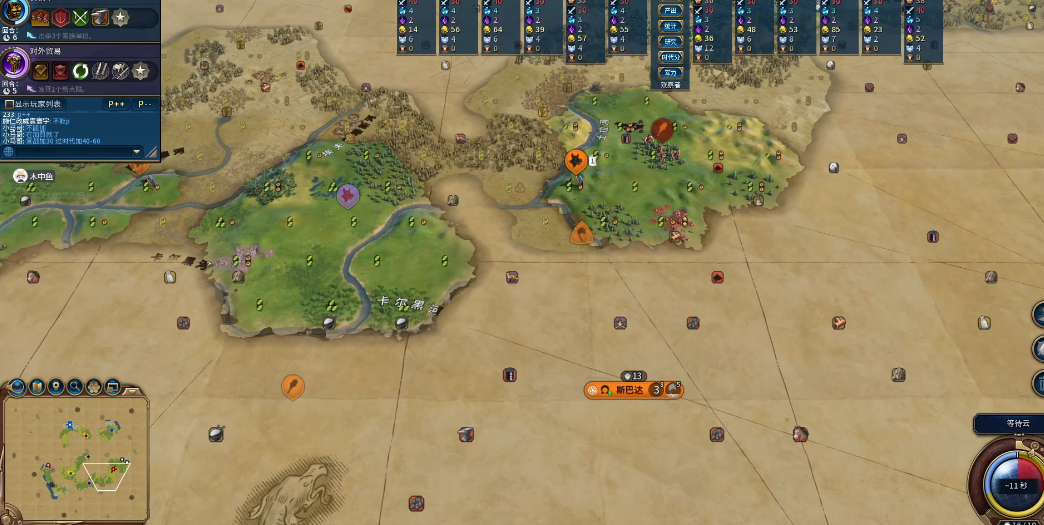Open the map search magnifier button
Viewport: 1044px width, 525px height.
click(75, 387)
